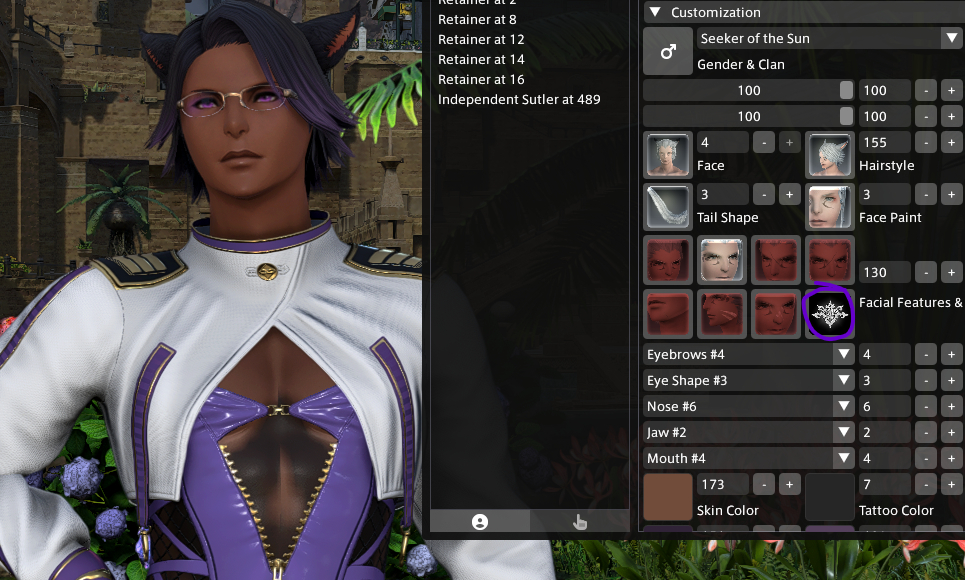Open the Hairstyle selection thumbnail

pos(830,155)
